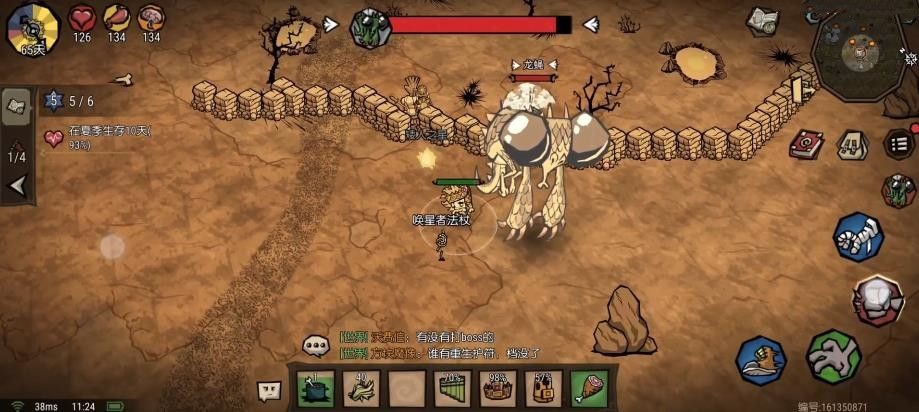Tap the blue hand-over-item action button
Viewport: 919px width, 412px height.
(762, 360)
